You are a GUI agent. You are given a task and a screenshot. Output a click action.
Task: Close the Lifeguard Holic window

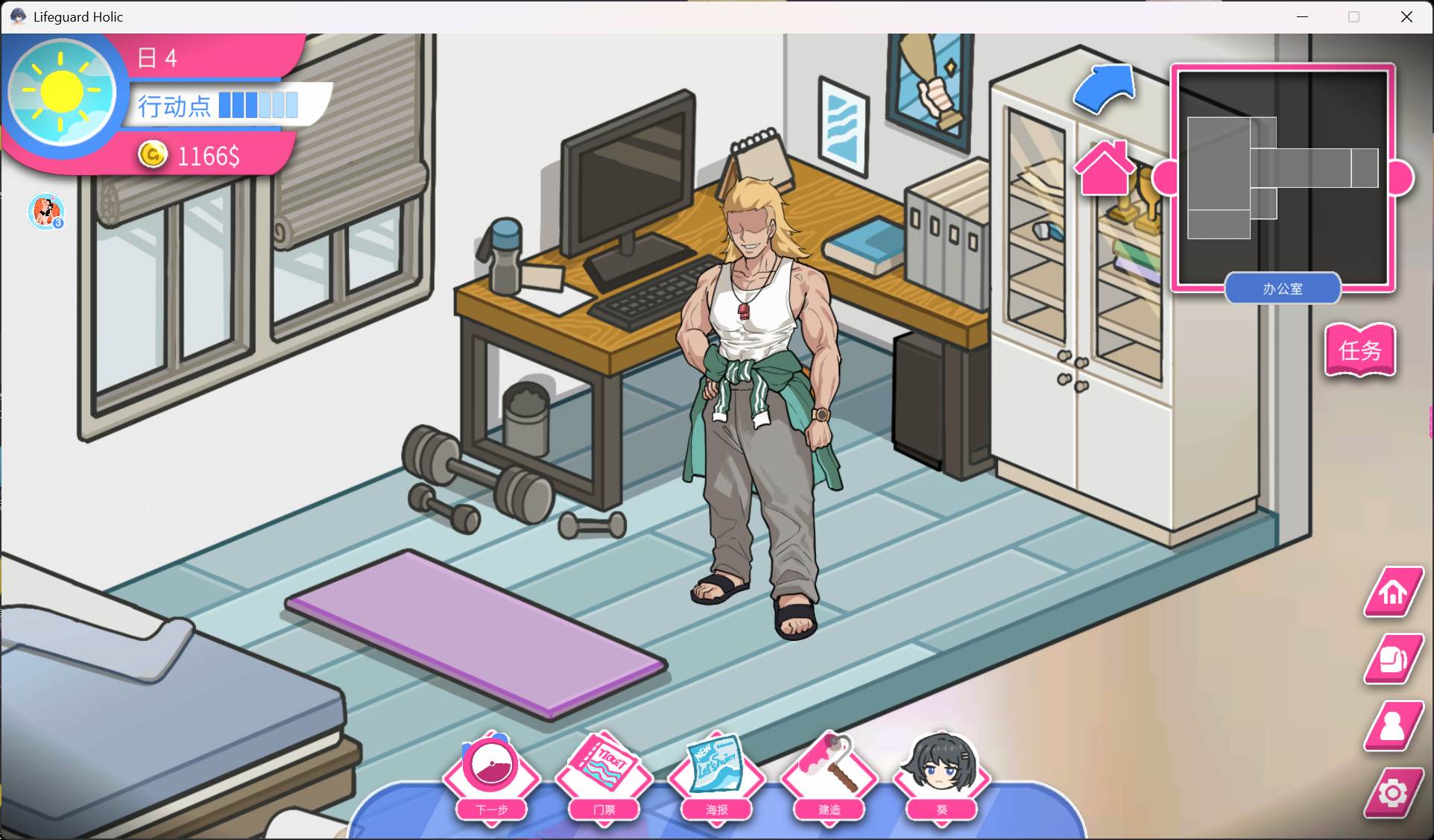[1406, 16]
